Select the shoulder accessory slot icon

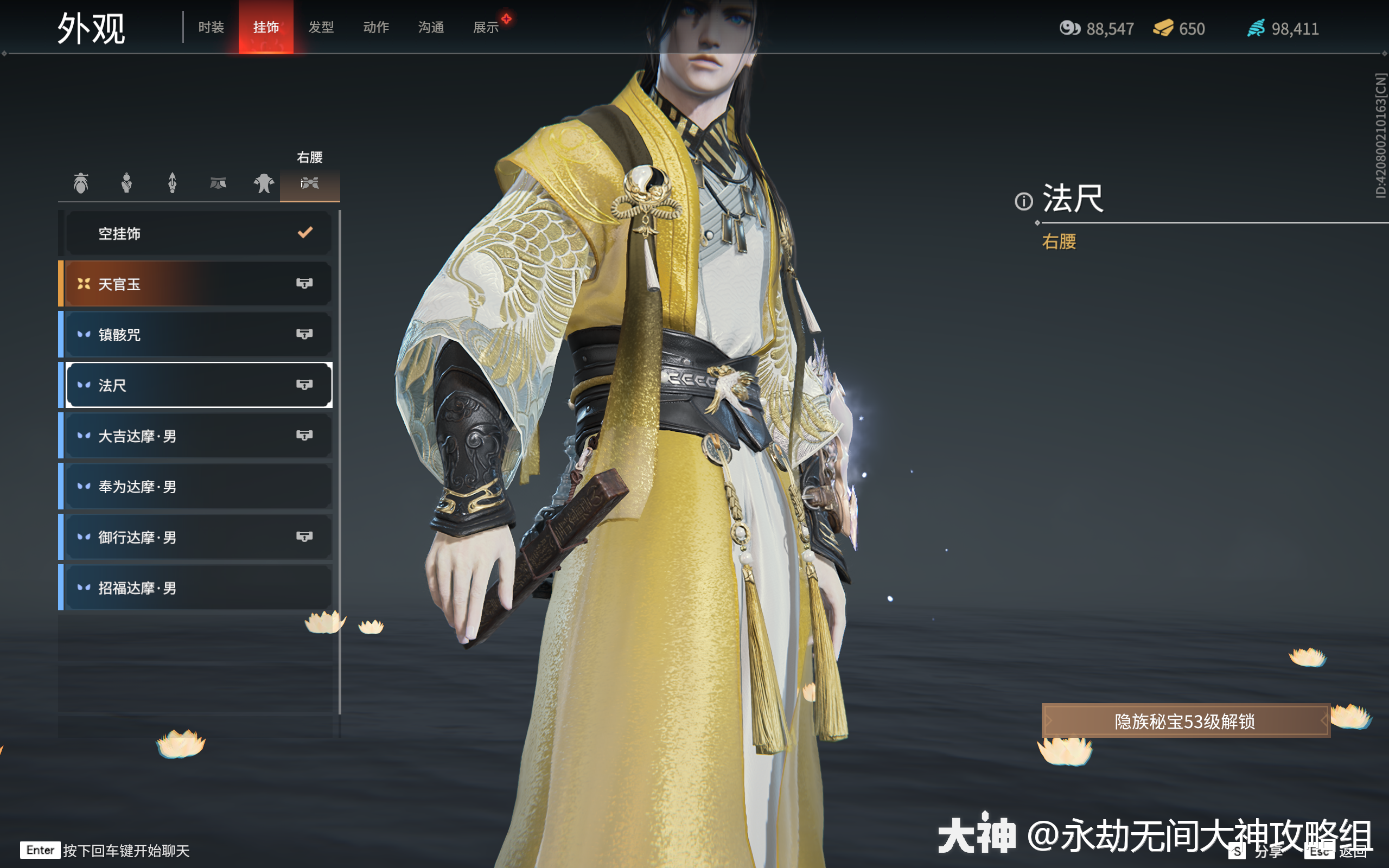click(264, 183)
